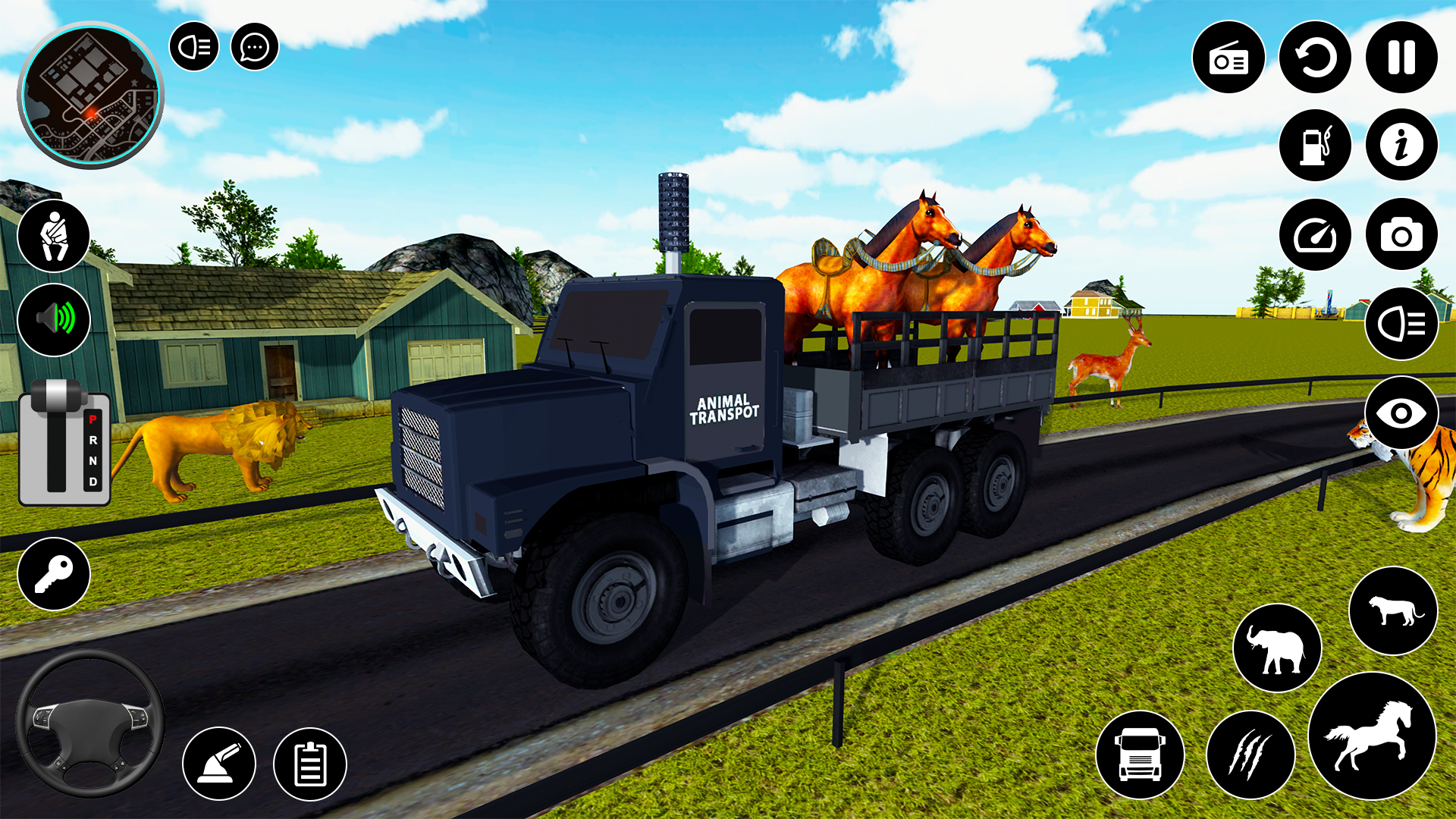
Task: Toggle the seatbelt driver icon
Action: tap(54, 236)
